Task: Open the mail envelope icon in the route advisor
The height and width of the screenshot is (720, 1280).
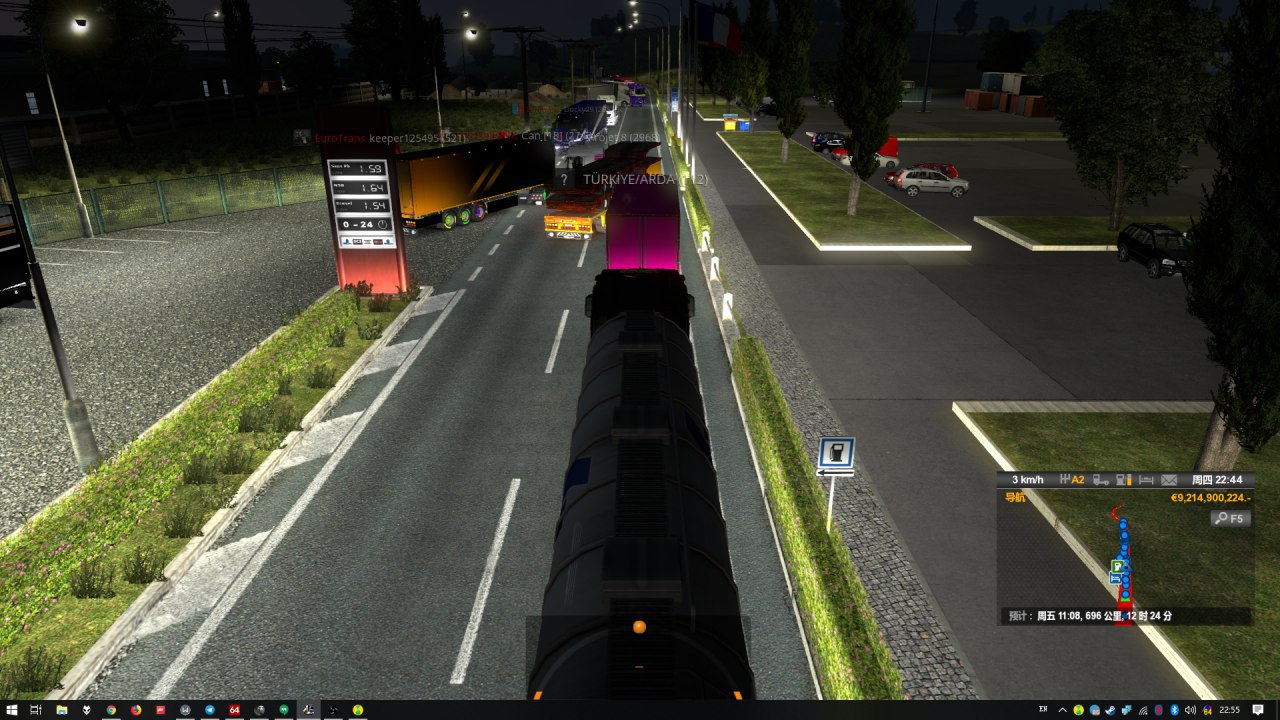Action: (x=1169, y=480)
